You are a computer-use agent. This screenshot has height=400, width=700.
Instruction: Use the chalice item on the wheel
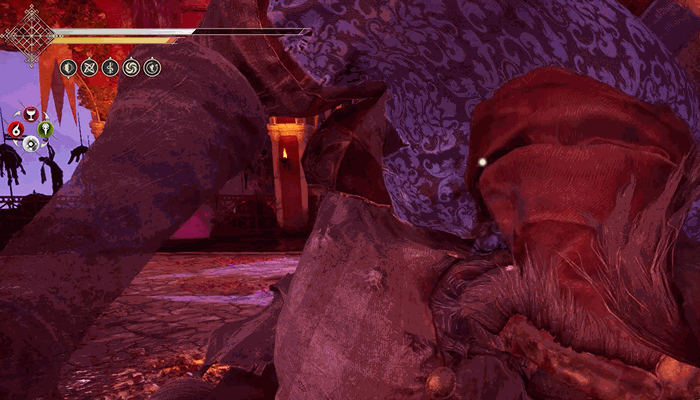pos(30,113)
